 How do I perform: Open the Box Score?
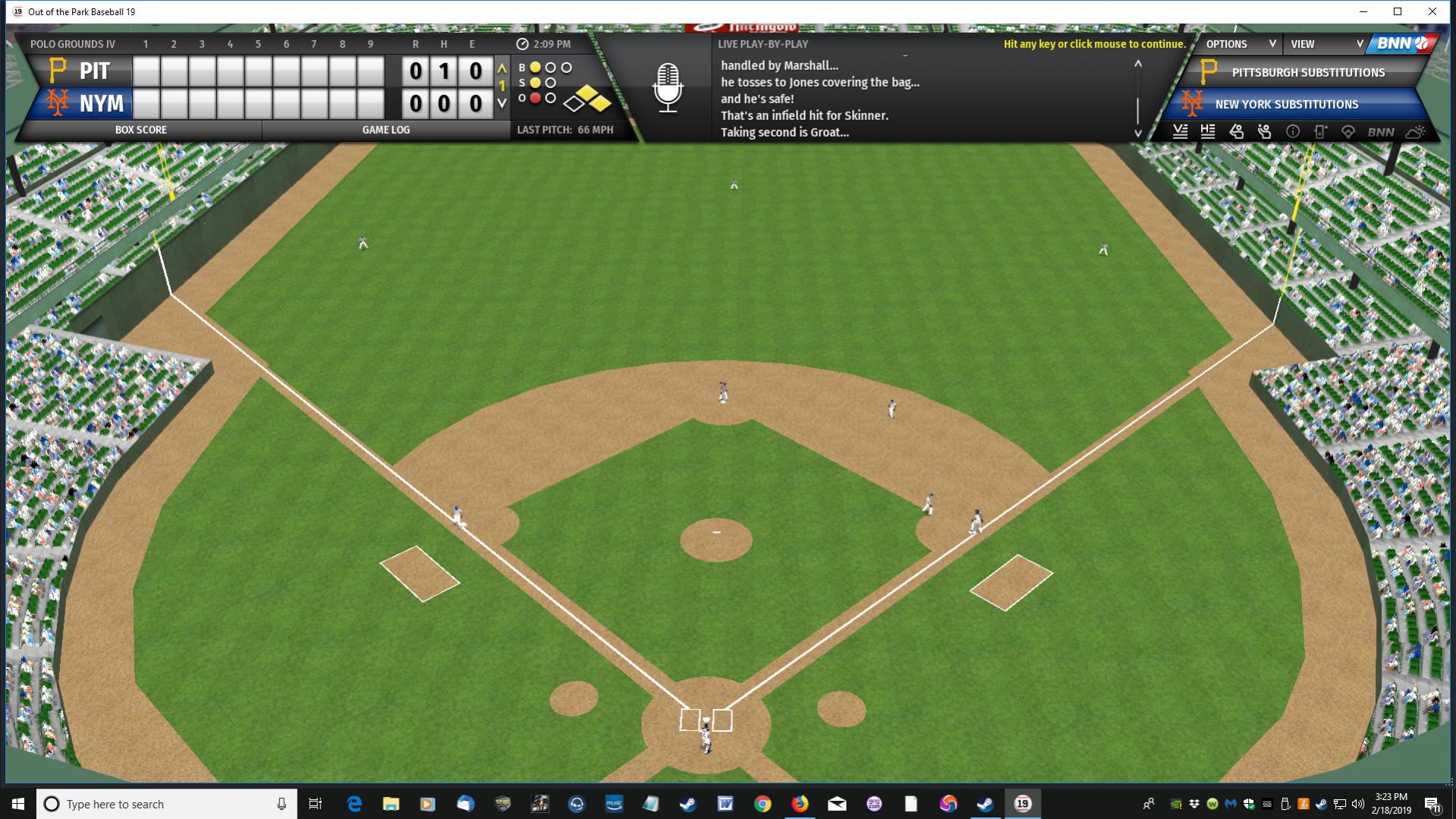[141, 130]
